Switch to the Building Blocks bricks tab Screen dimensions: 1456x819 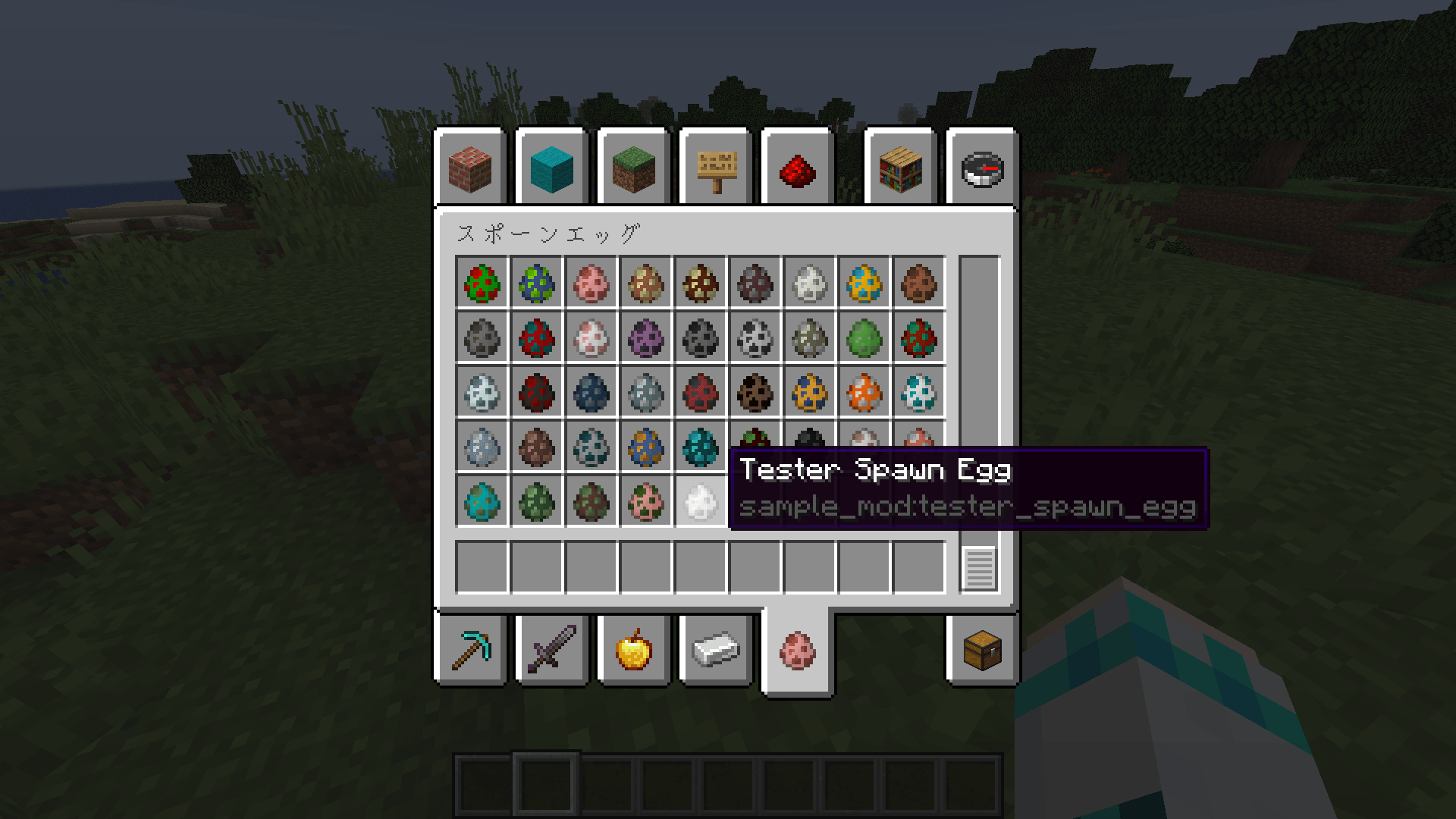click(x=470, y=170)
